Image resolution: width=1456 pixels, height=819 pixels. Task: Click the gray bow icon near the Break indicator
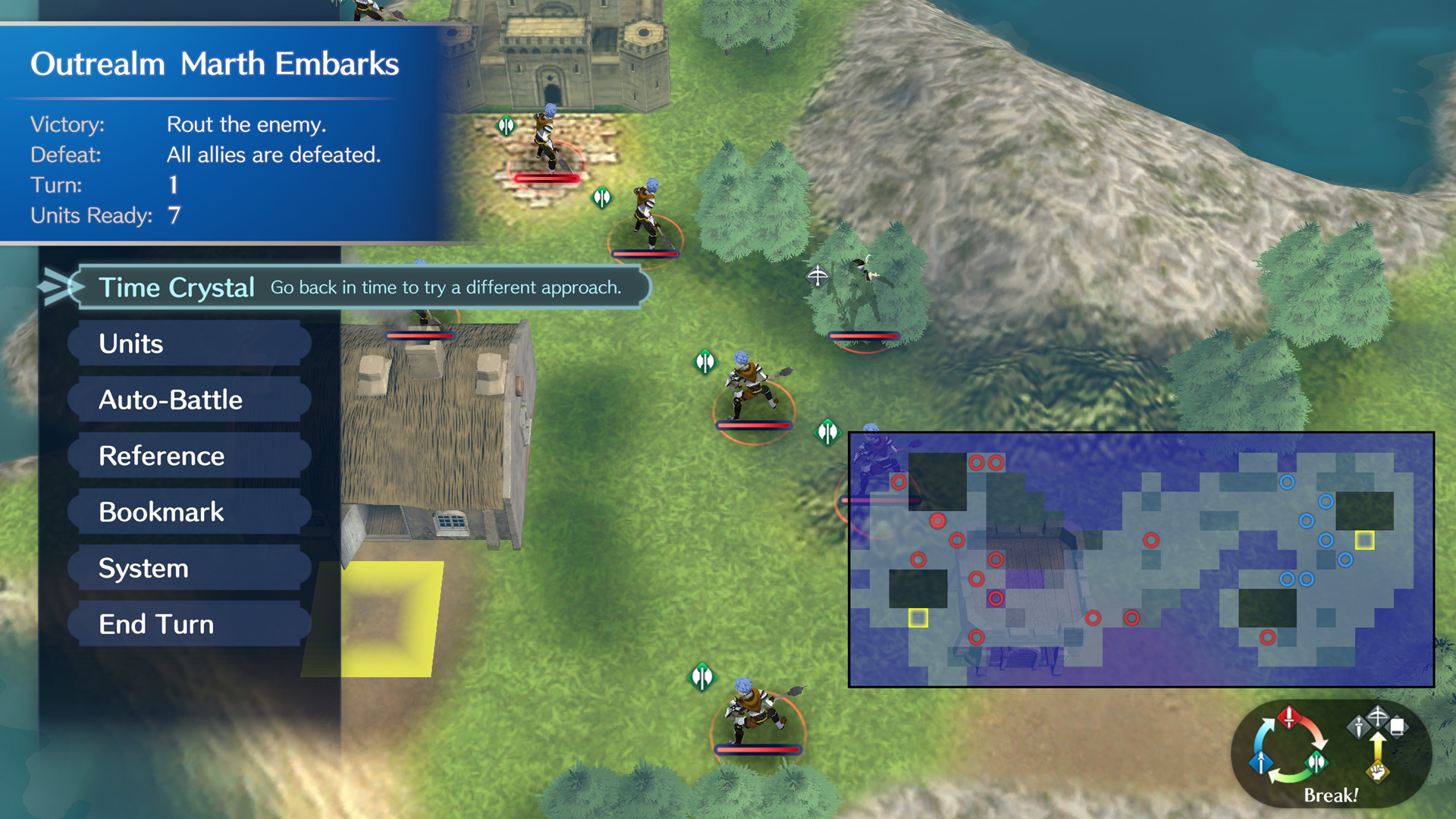pos(1377,716)
